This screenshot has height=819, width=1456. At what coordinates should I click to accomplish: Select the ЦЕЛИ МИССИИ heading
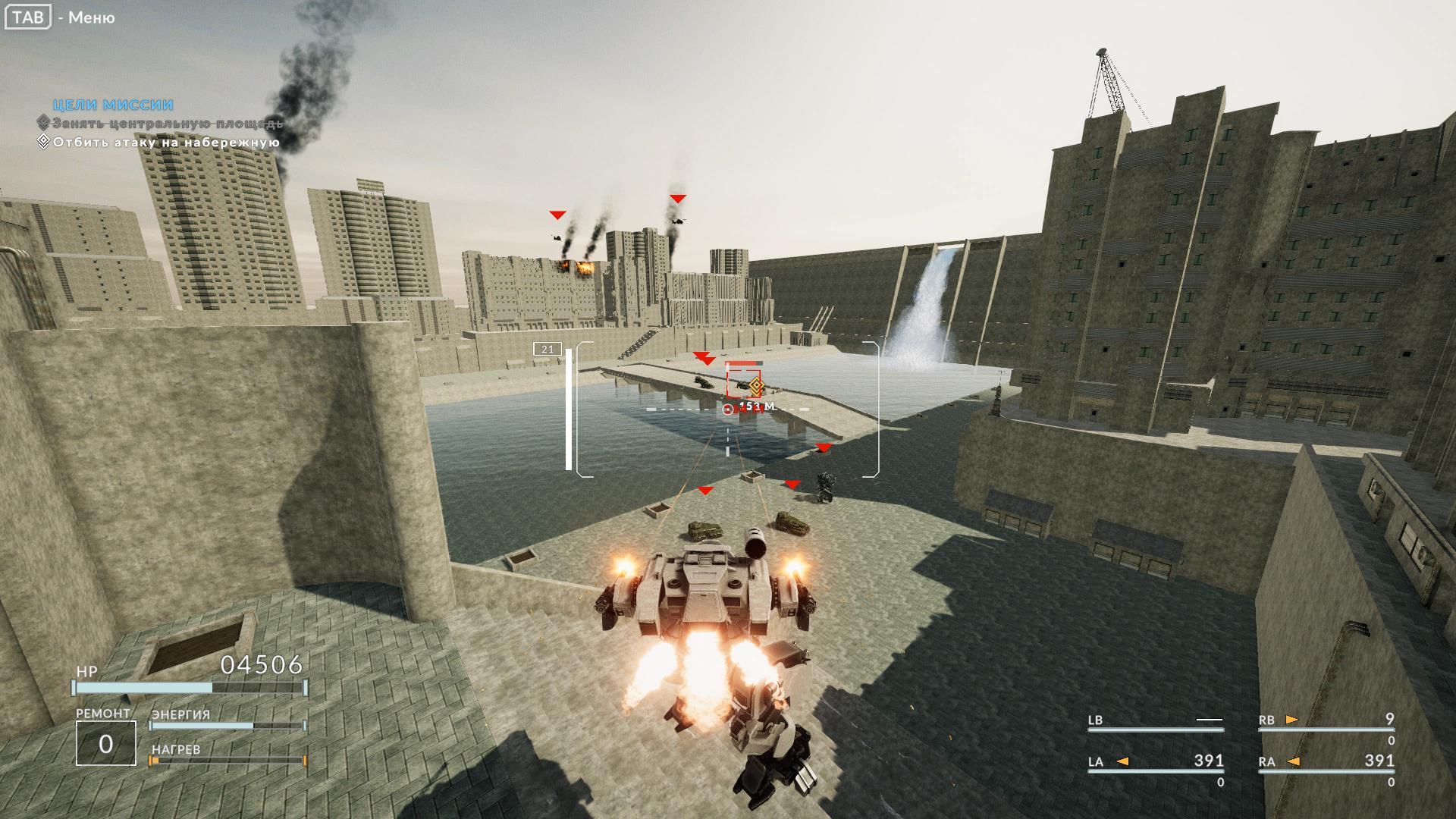112,105
